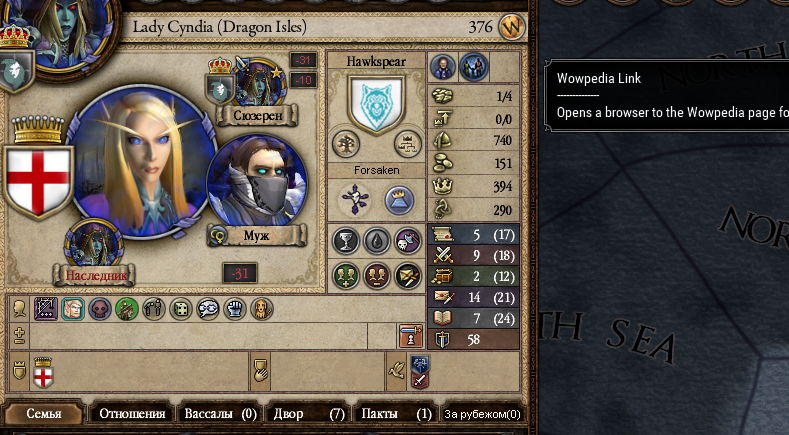
Task: Click the goblet icon button
Action: 346,241
